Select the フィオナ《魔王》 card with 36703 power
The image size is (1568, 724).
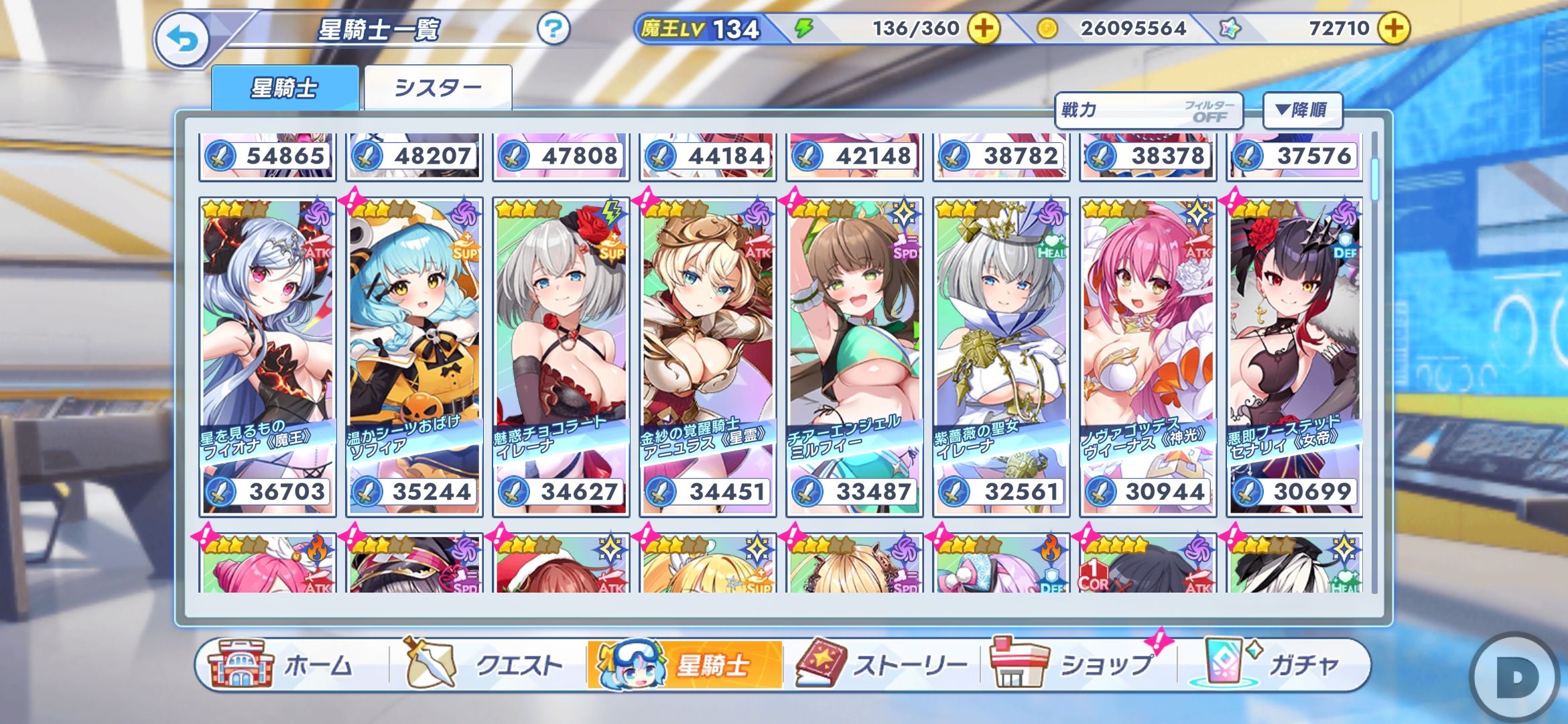click(267, 357)
